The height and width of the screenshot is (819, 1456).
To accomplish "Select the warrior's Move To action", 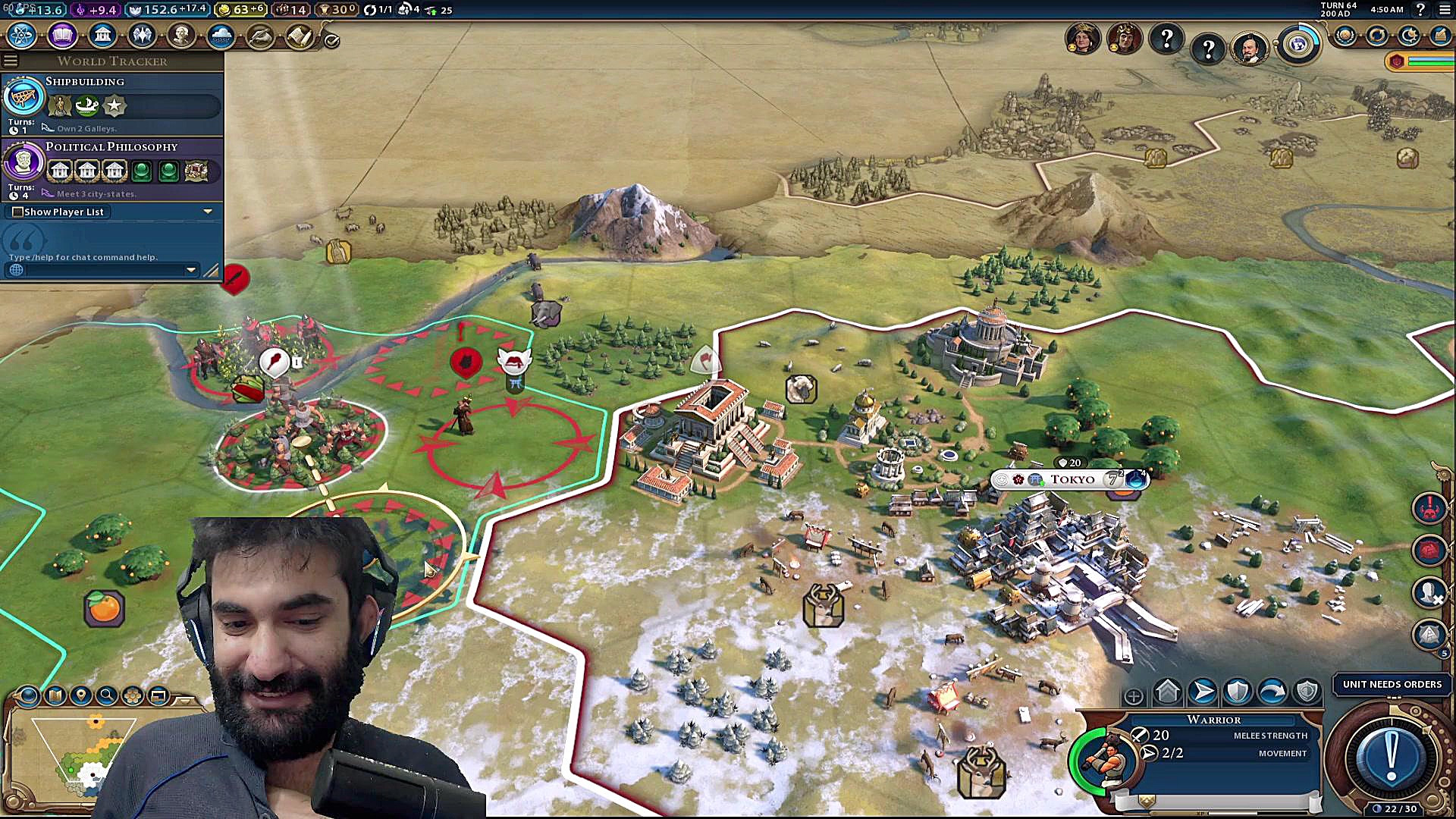I will [1203, 692].
